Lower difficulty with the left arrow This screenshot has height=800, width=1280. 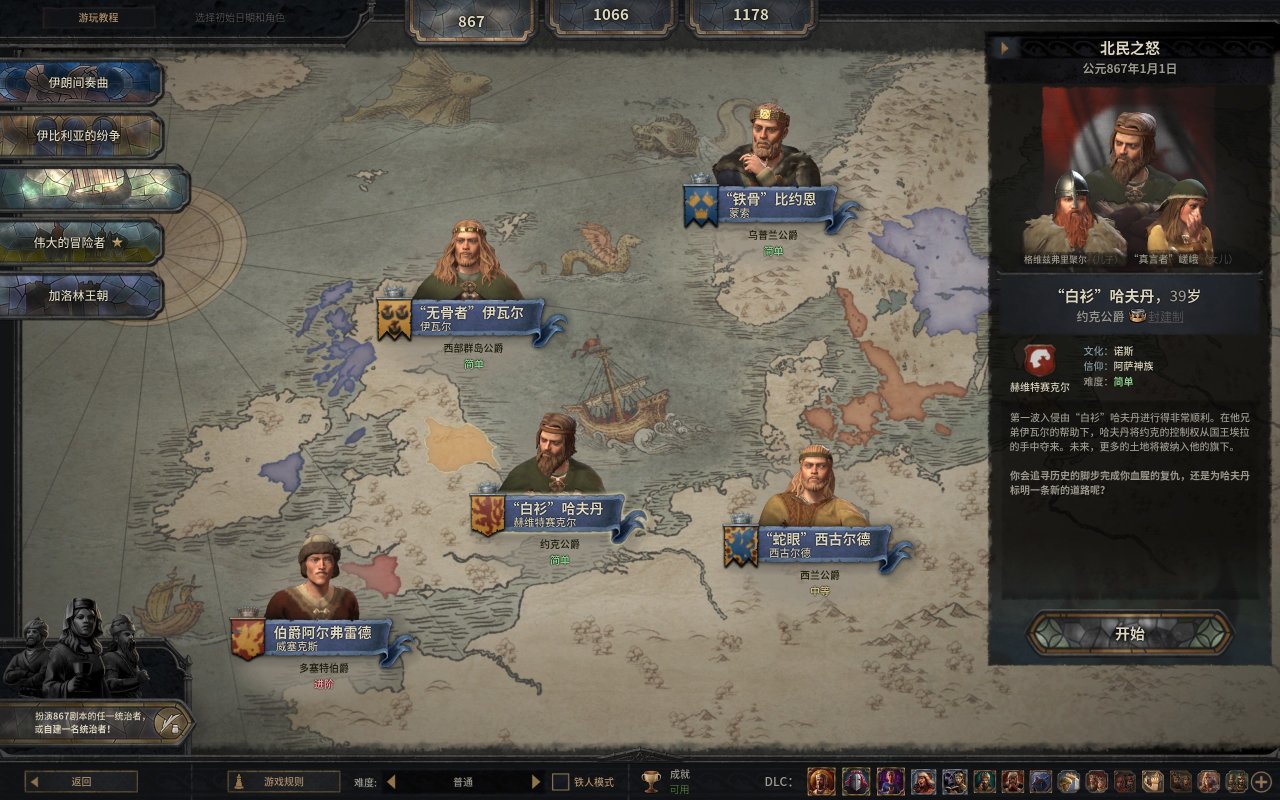pos(391,782)
